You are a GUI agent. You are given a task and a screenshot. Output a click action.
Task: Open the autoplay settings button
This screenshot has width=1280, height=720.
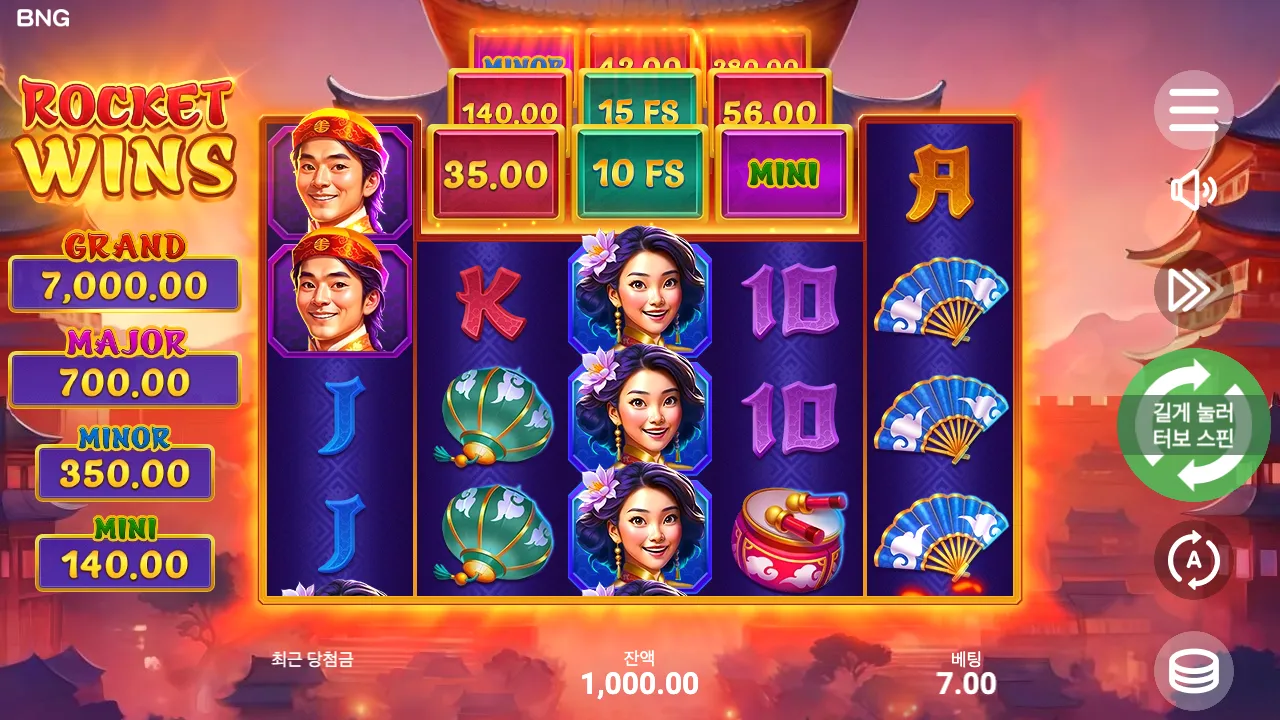(1193, 560)
